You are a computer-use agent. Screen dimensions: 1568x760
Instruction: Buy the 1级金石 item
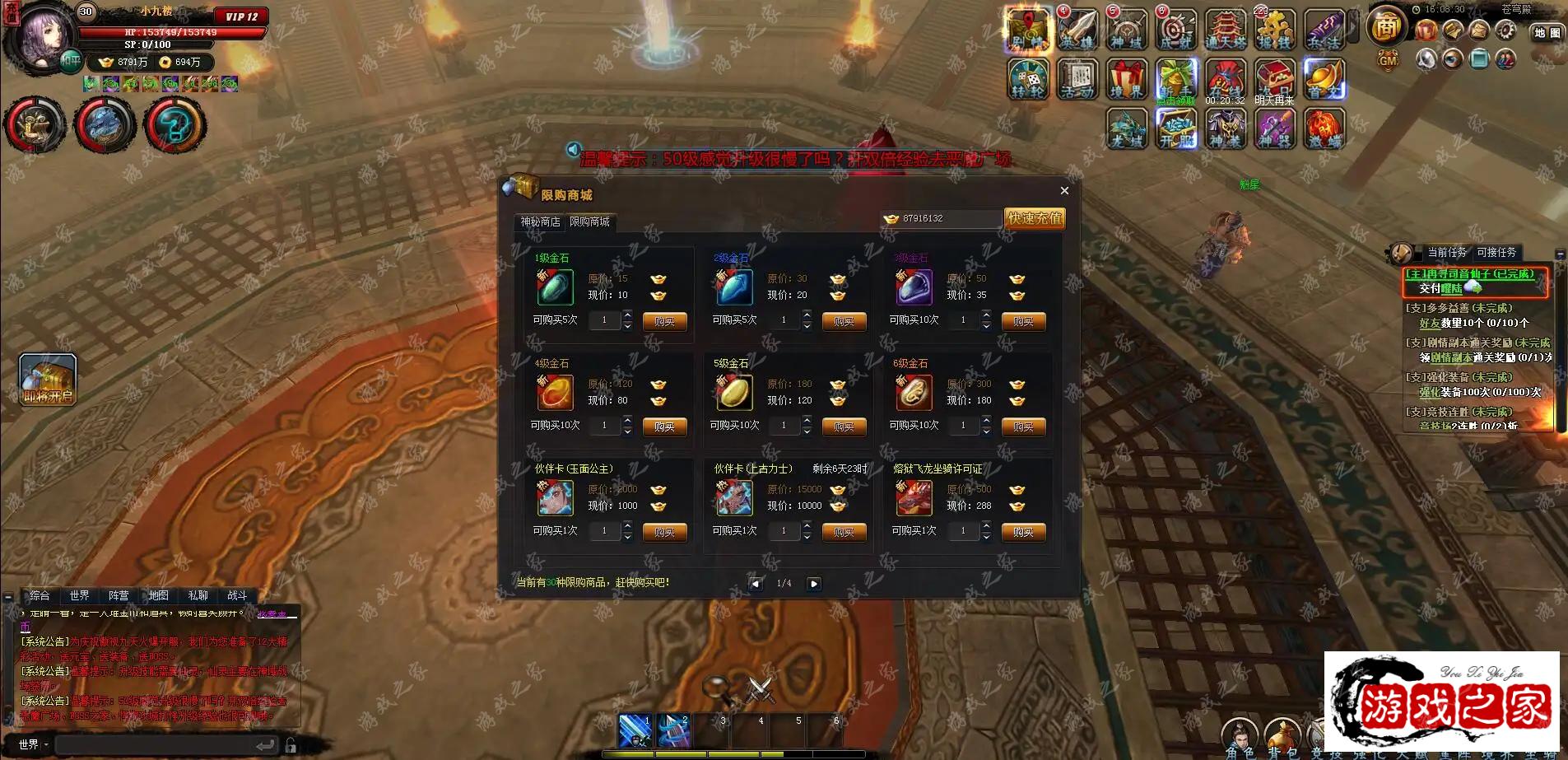pos(664,322)
